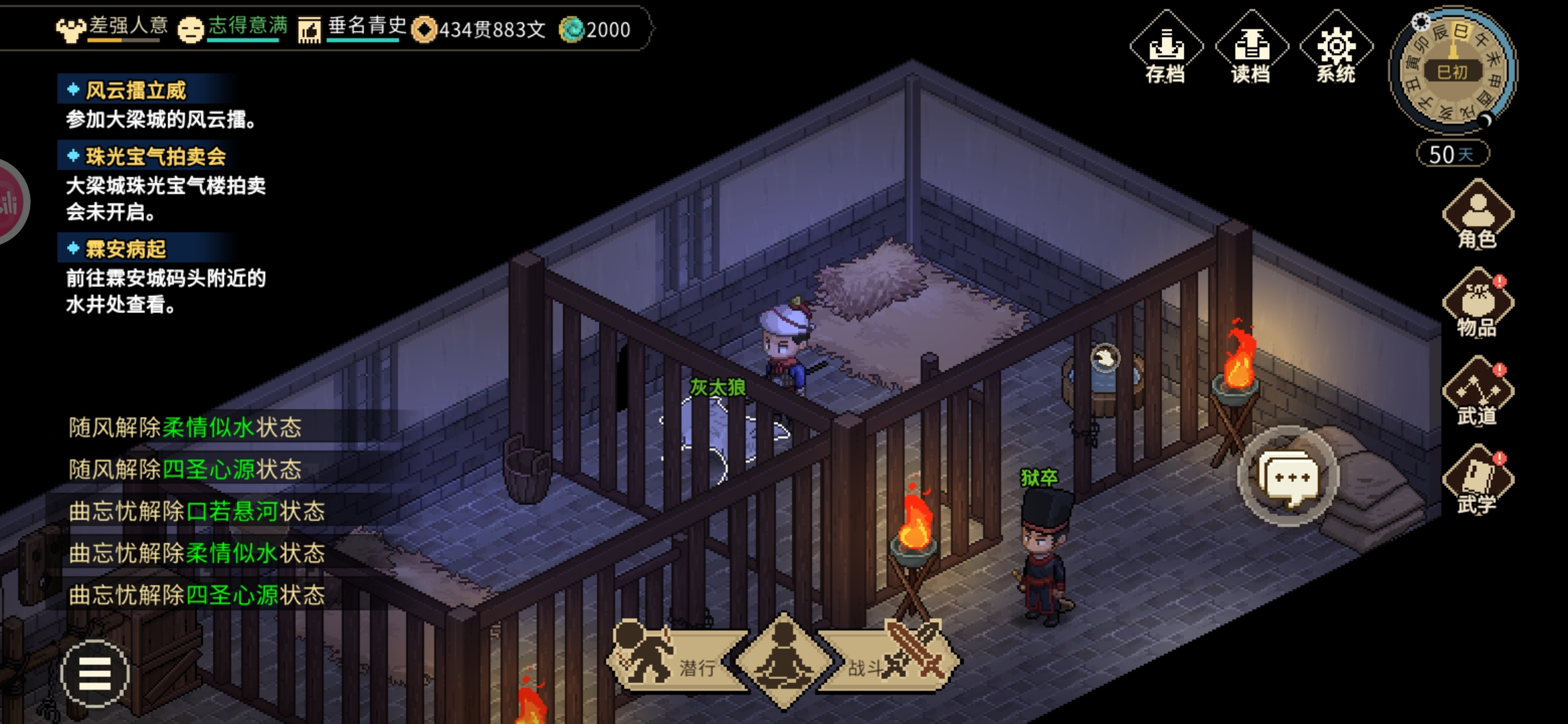Open the 角色 character screen

click(x=1478, y=216)
